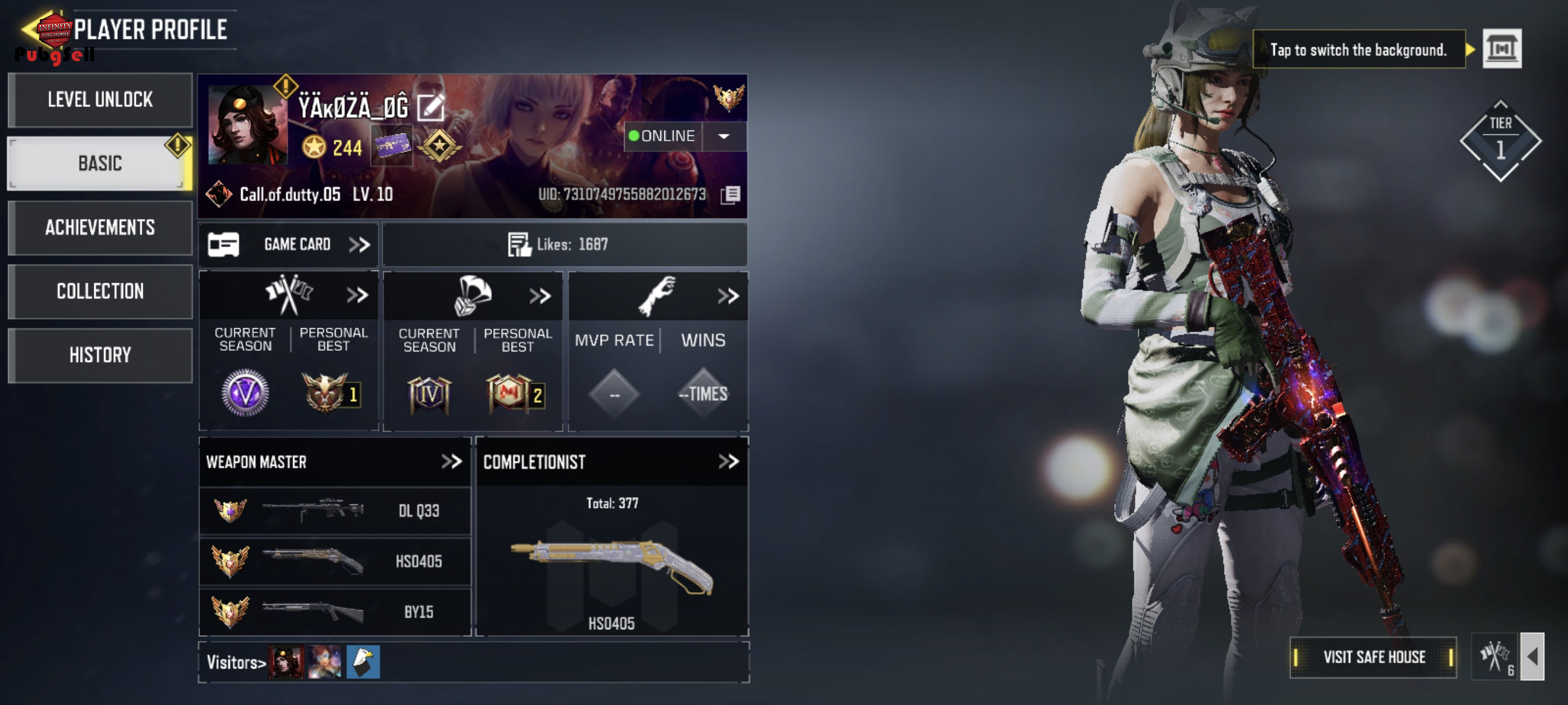Image resolution: width=1568 pixels, height=705 pixels.
Task: Open the Online status dropdown
Action: tap(723, 136)
